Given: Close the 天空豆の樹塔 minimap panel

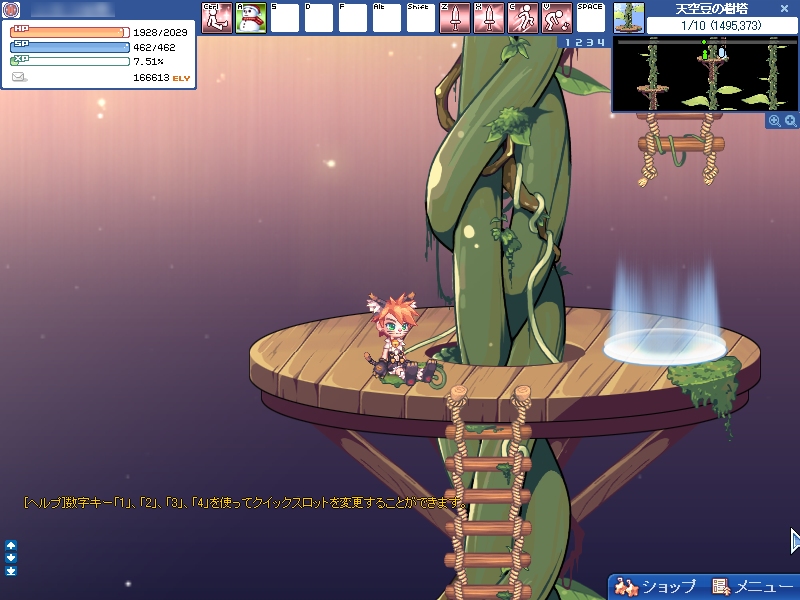Looking at the screenshot, I should pos(785,8).
